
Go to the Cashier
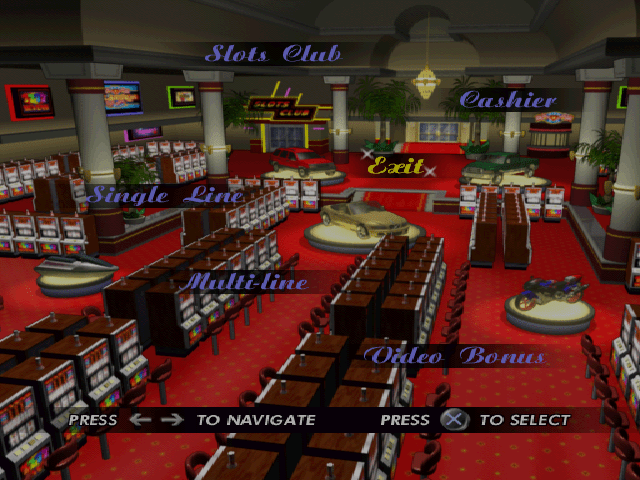(x=507, y=100)
